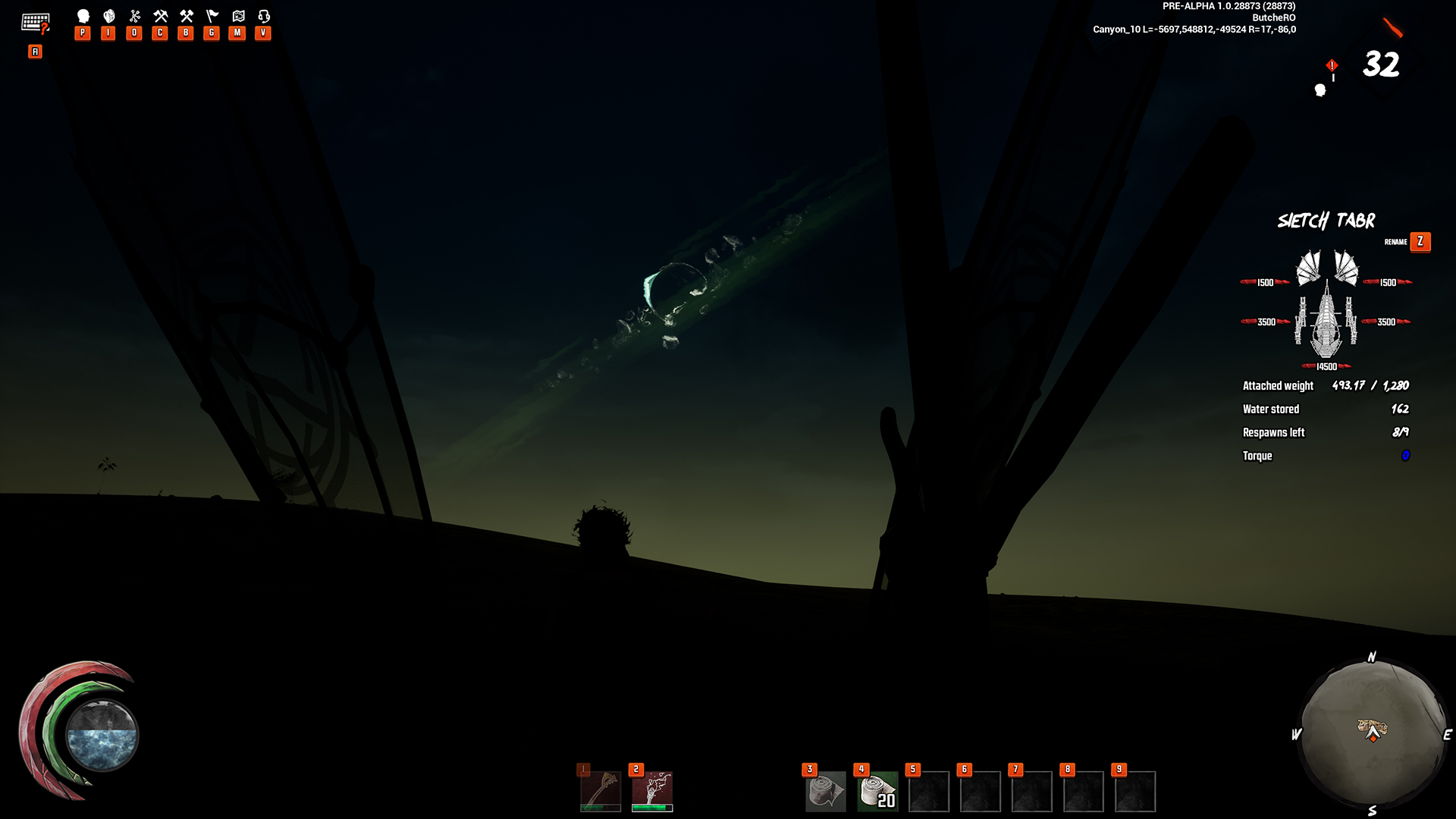Image resolution: width=1456 pixels, height=819 pixels.
Task: Click the circular compass minimap
Action: click(x=1373, y=734)
